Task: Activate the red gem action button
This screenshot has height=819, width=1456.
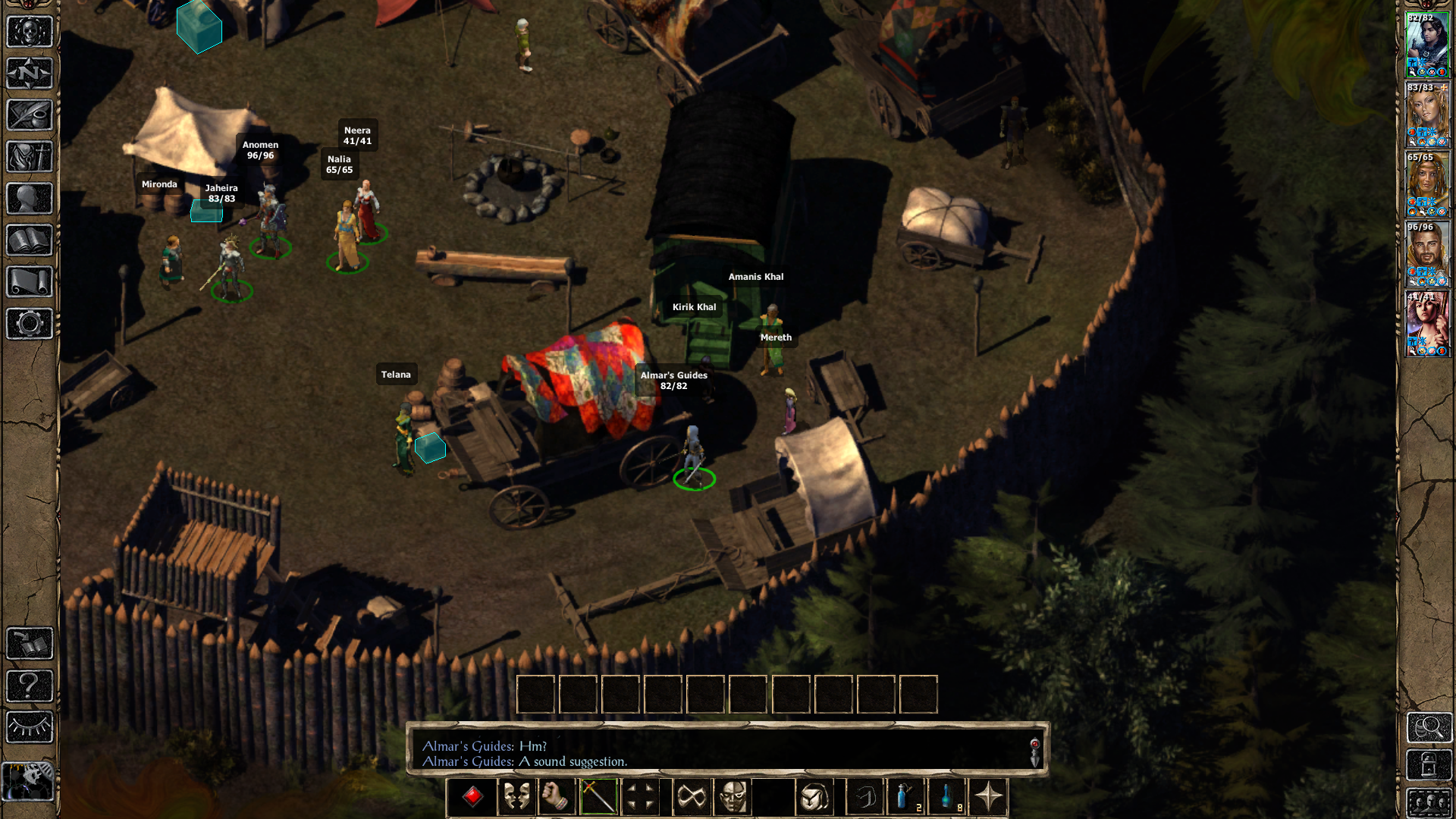Action: pos(472,797)
